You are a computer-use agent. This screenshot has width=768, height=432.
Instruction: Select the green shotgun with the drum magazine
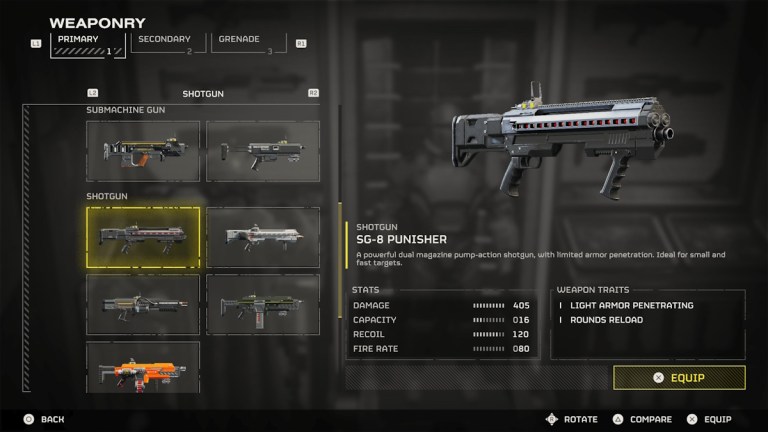coord(262,304)
